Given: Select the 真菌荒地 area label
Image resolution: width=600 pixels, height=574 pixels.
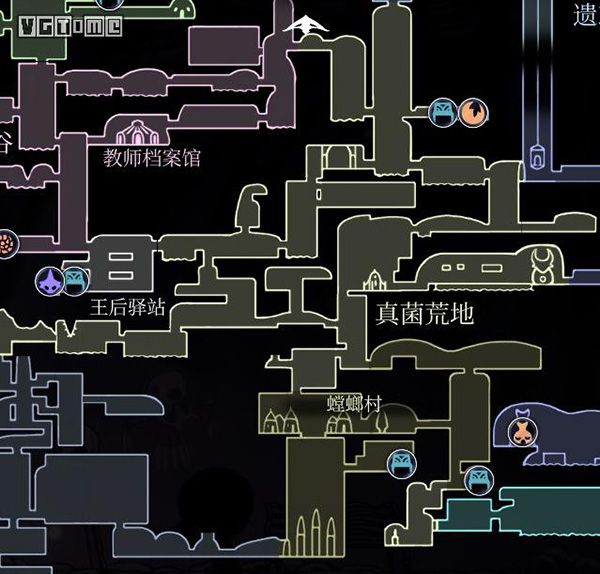Looking at the screenshot, I should [x=424, y=313].
